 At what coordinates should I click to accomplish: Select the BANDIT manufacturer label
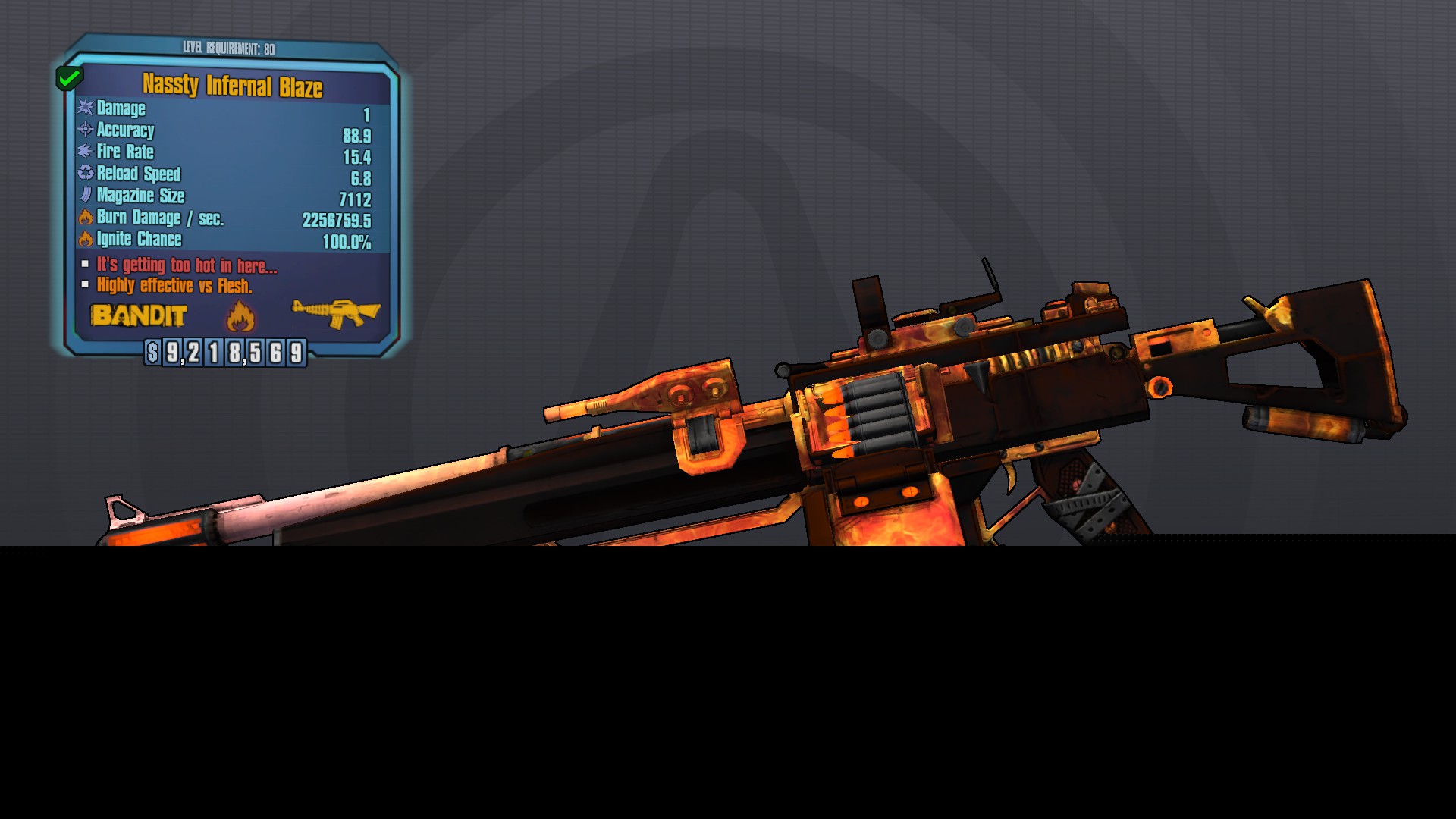coord(140,317)
